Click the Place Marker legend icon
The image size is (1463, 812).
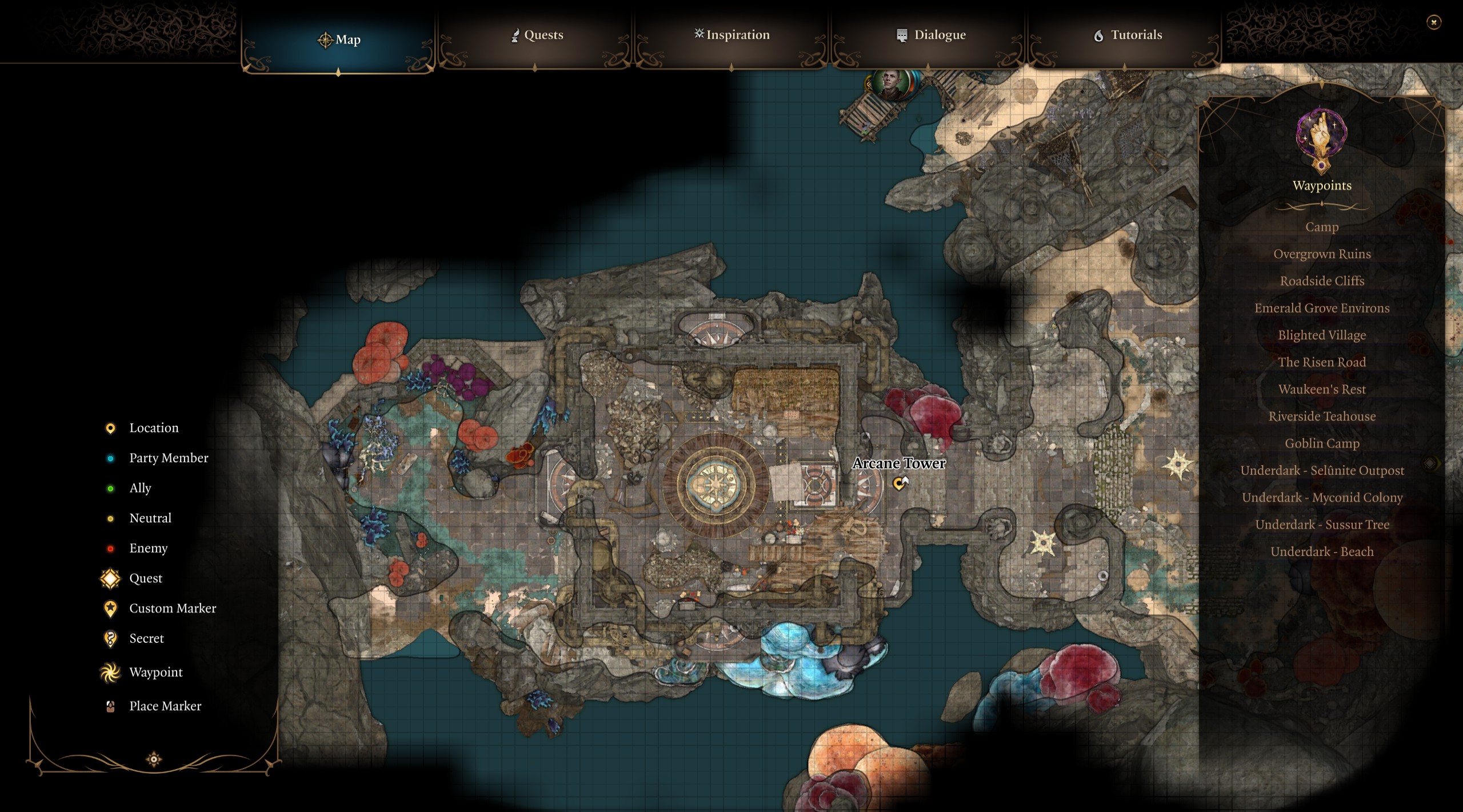pos(109,706)
